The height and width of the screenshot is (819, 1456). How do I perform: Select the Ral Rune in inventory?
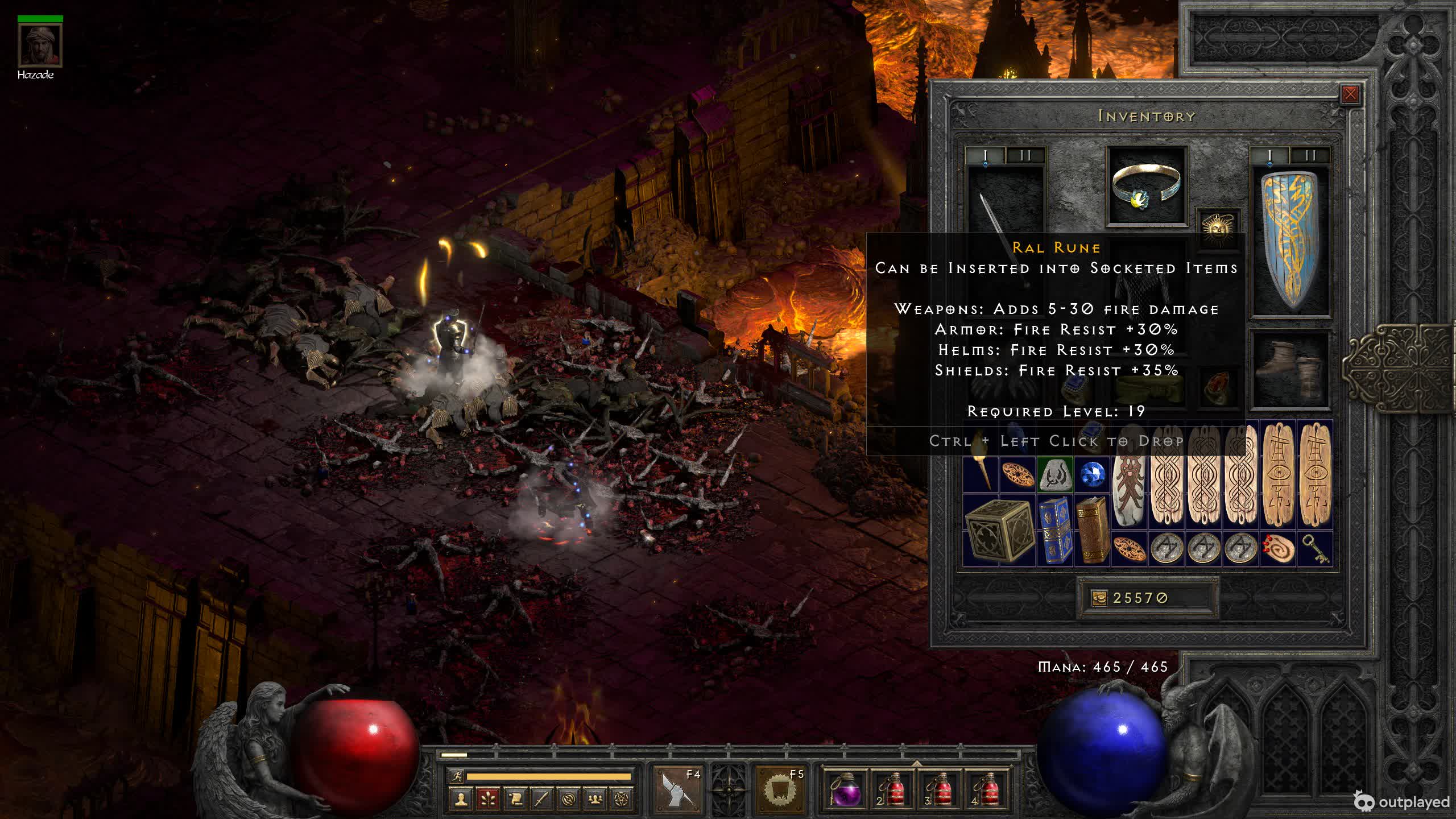1055,475
